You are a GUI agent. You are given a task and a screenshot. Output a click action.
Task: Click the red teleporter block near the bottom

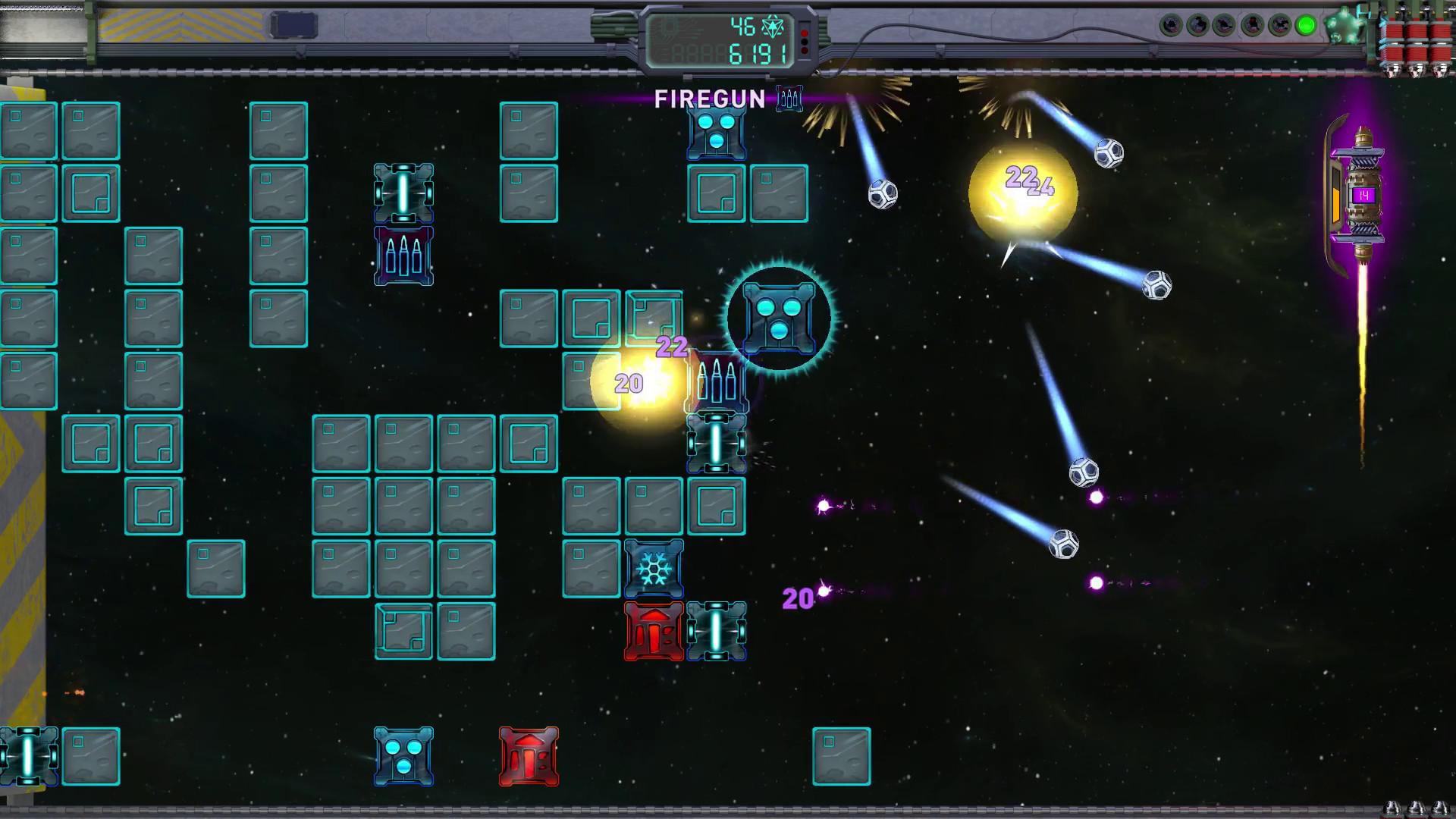pos(527,755)
